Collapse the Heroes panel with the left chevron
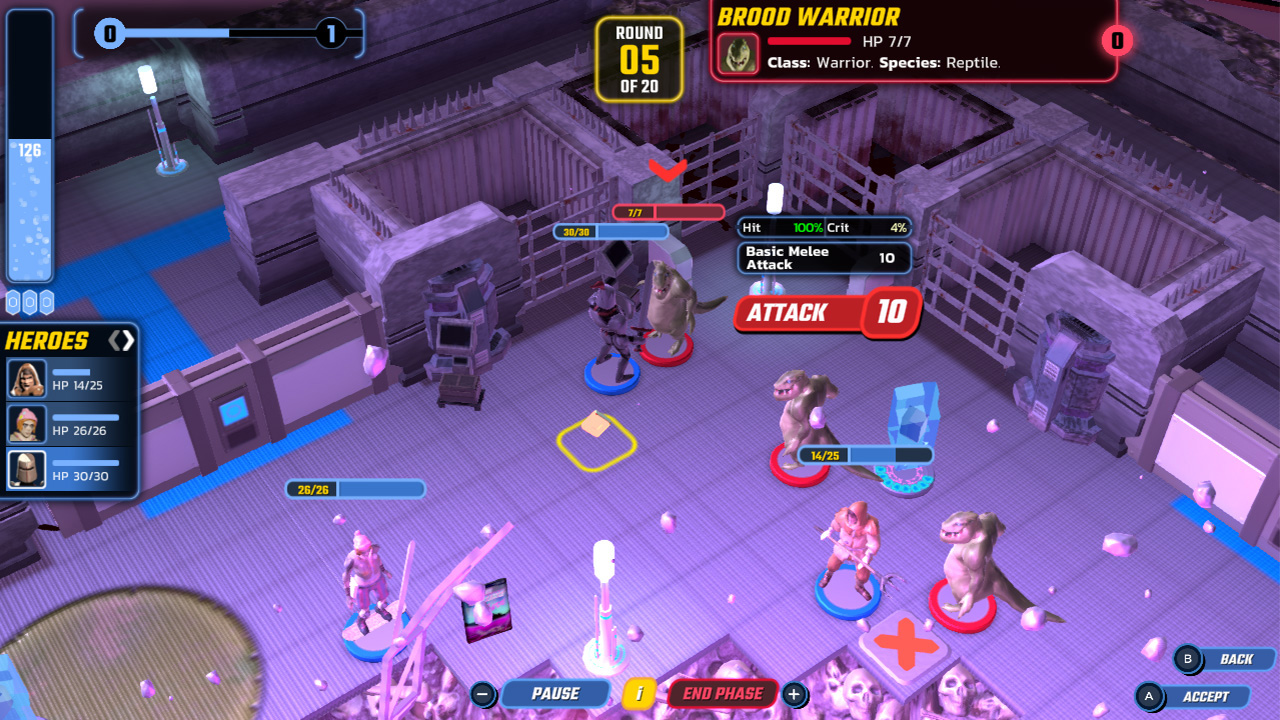 (115, 340)
